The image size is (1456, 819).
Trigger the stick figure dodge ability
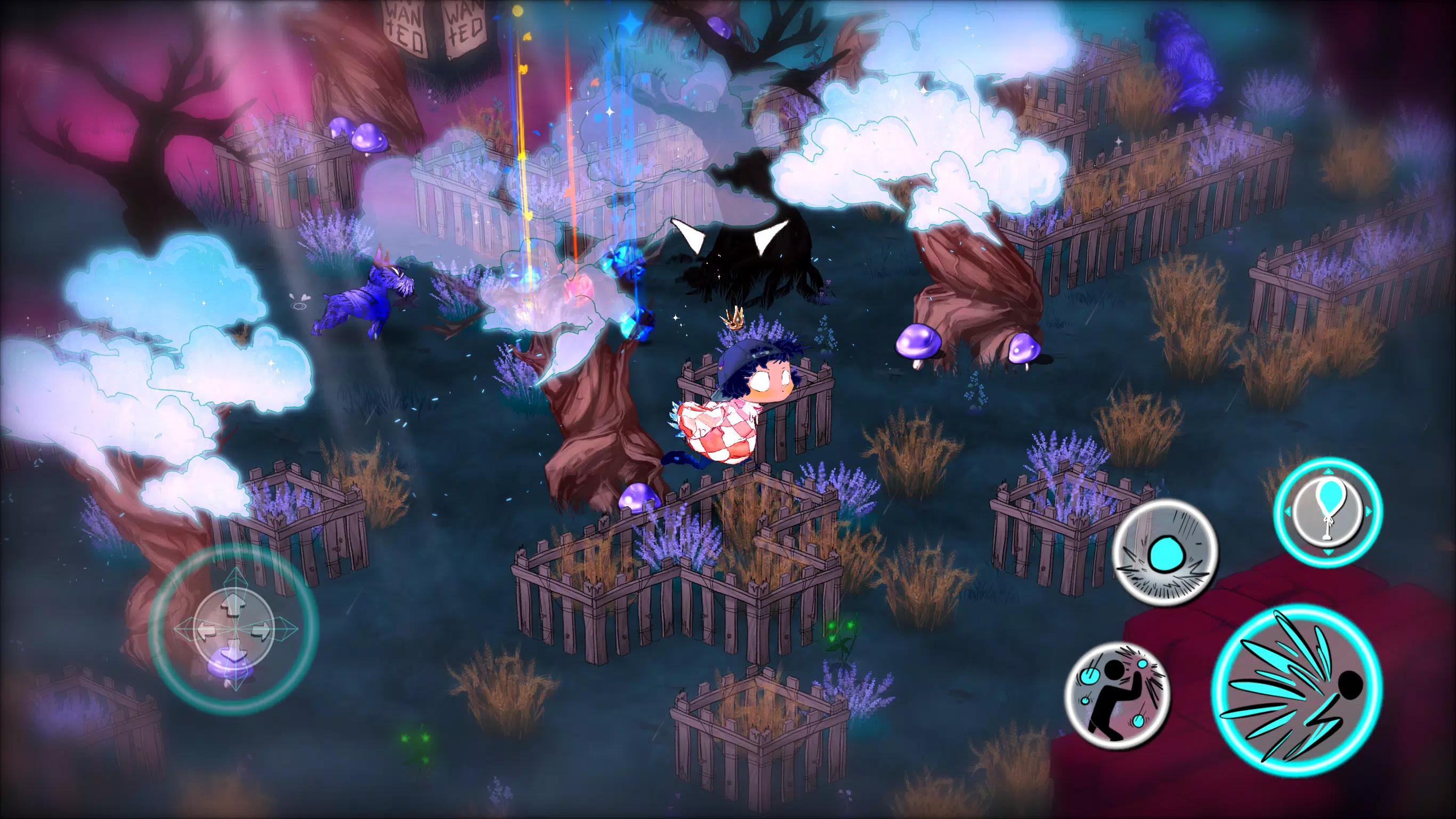1118,695
